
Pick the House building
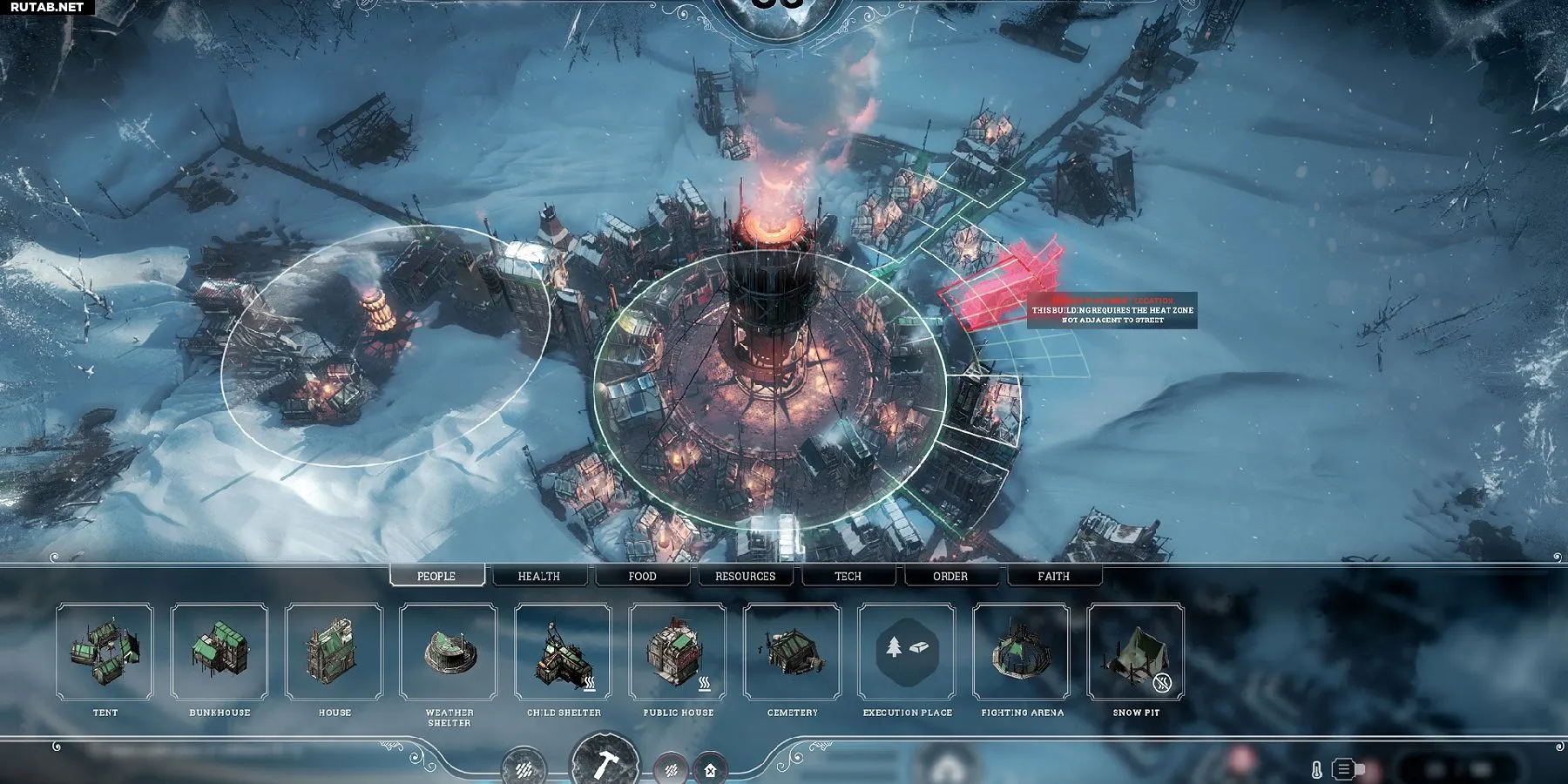335,652
